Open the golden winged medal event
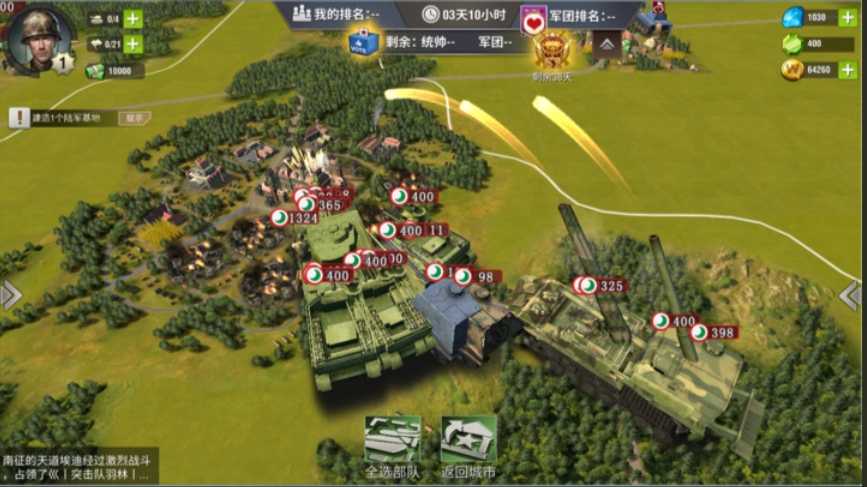This screenshot has height=487, width=867. [553, 51]
